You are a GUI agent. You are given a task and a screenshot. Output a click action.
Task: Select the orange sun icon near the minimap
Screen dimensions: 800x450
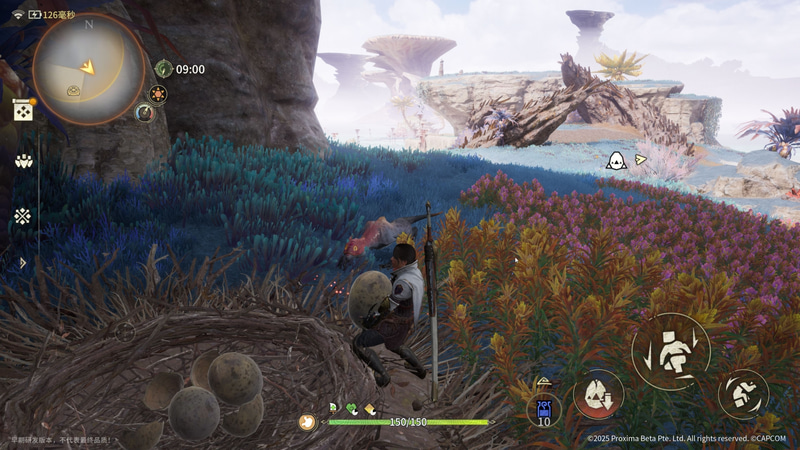click(x=157, y=93)
